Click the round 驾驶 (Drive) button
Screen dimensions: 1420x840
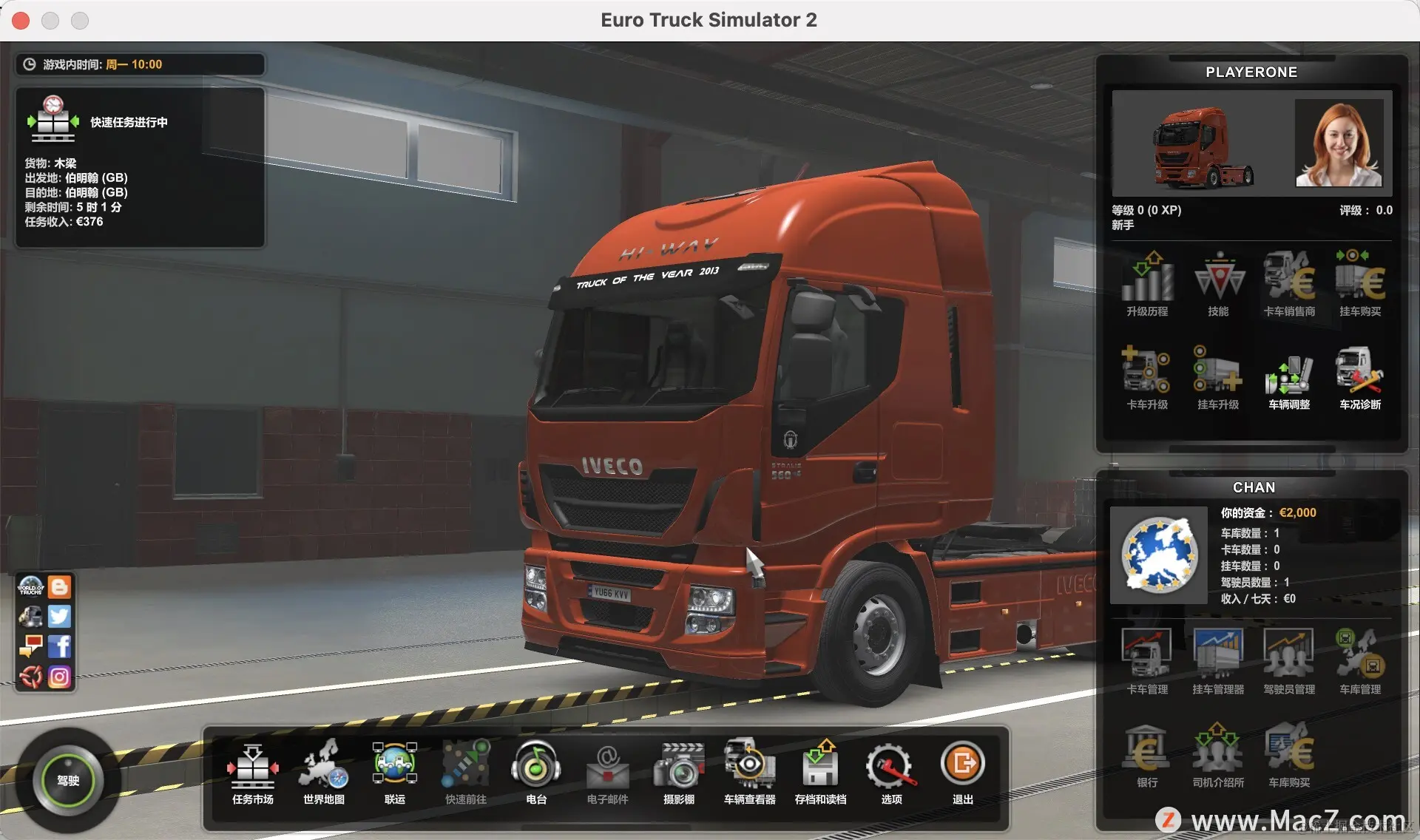click(67, 780)
